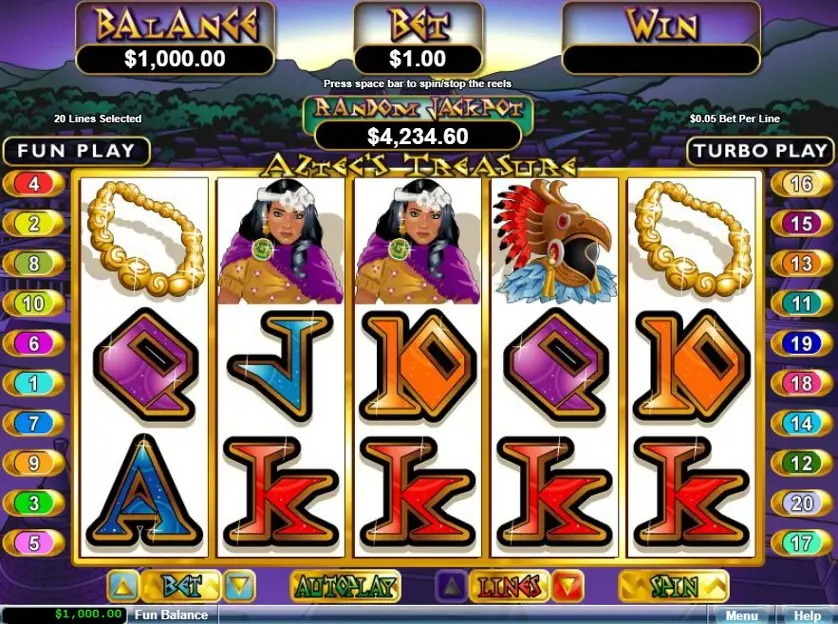Decrease the bet with the down arrow
The image size is (838, 624).
pyautogui.click(x=240, y=585)
